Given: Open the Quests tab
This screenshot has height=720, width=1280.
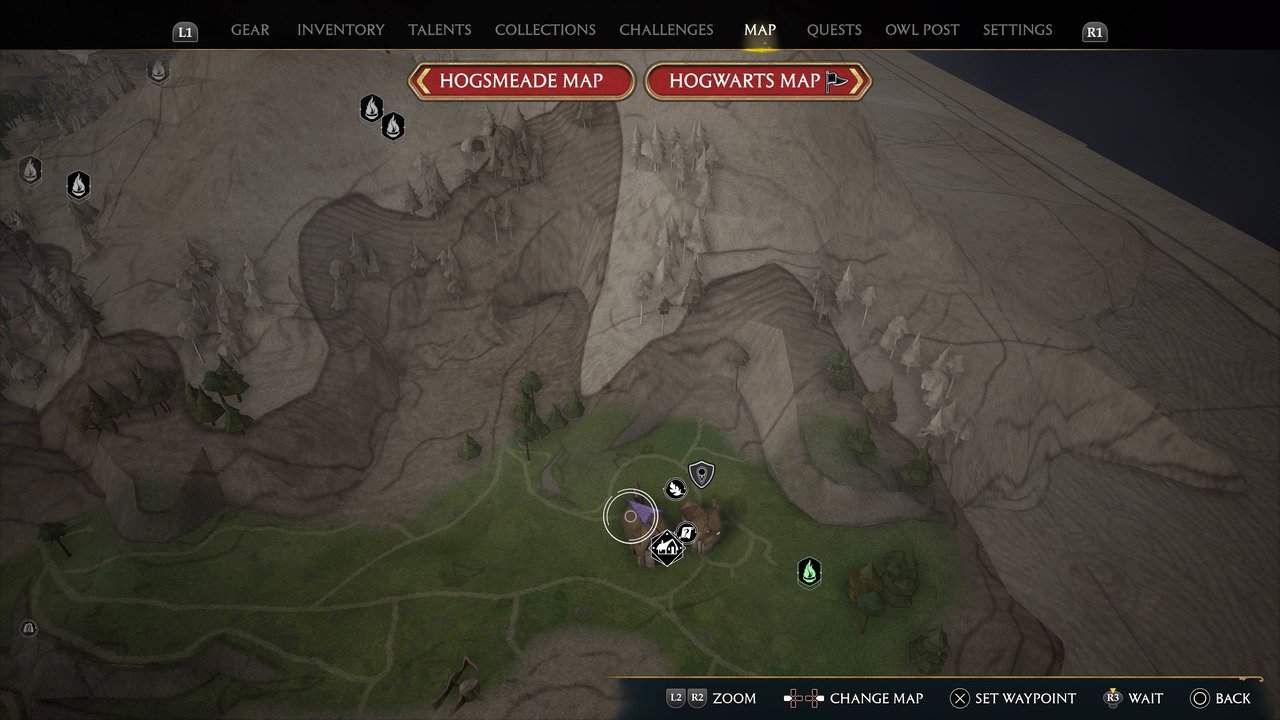Looking at the screenshot, I should (834, 30).
